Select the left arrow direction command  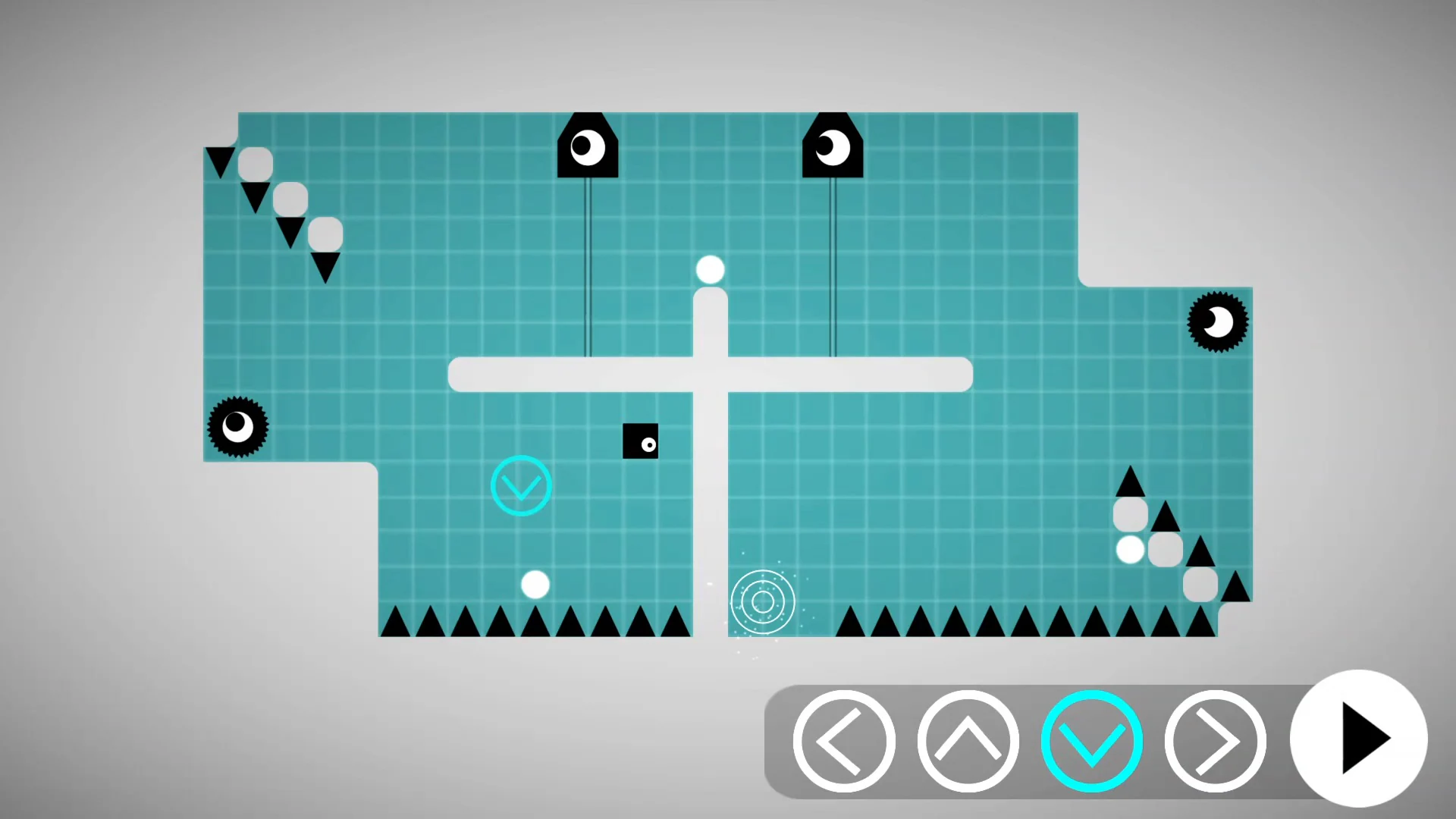pos(844,739)
